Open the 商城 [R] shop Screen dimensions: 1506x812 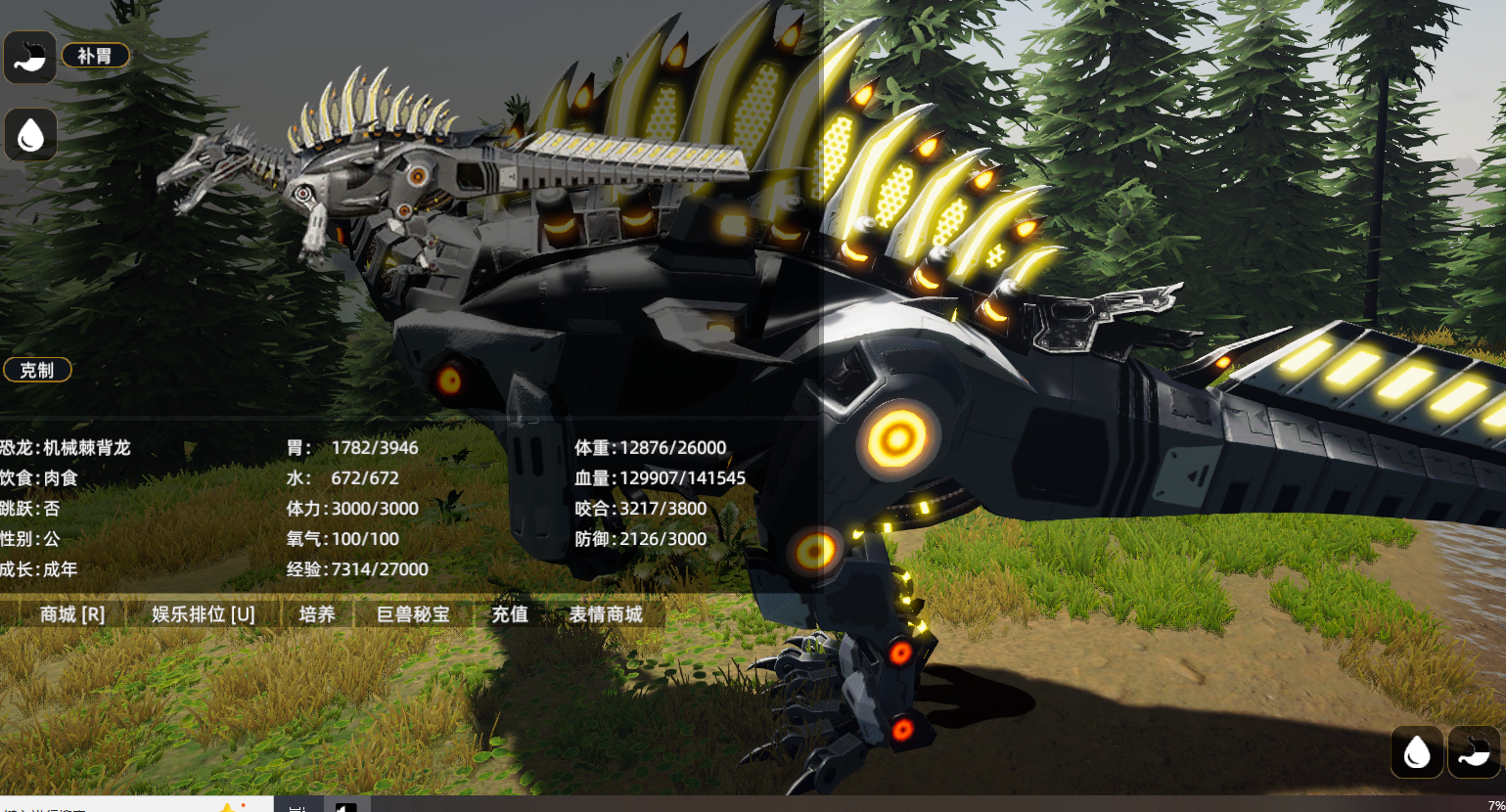[x=71, y=614]
